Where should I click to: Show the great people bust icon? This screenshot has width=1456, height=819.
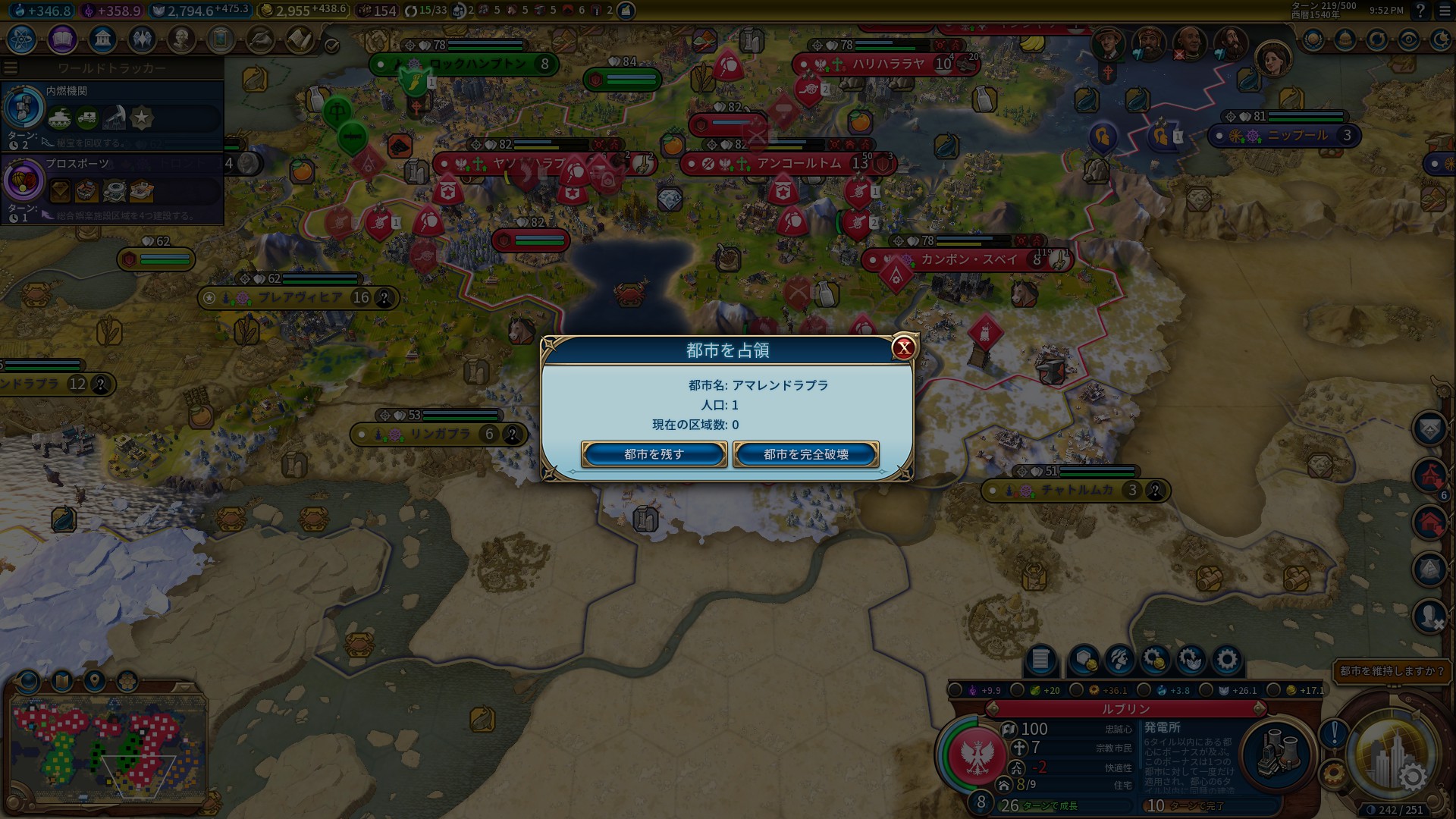tap(181, 39)
